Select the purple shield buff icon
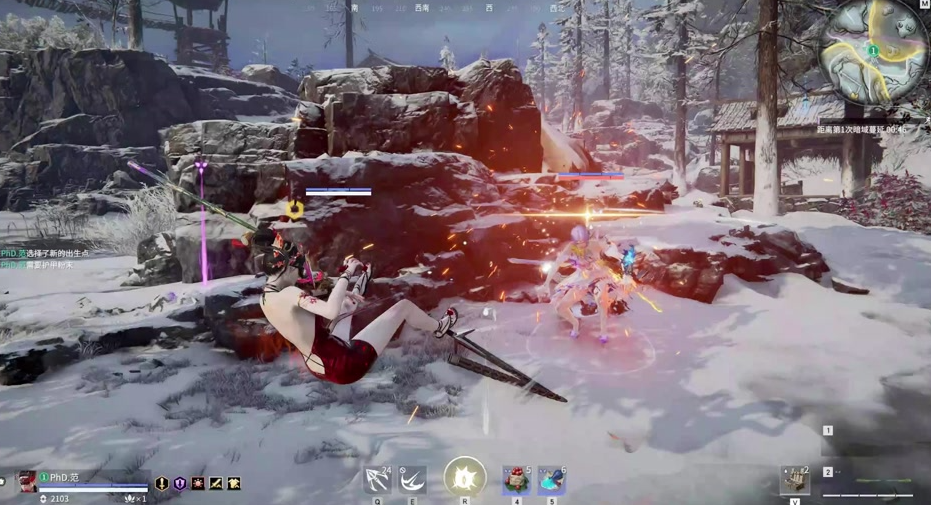The height and width of the screenshot is (505, 931). coord(180,484)
